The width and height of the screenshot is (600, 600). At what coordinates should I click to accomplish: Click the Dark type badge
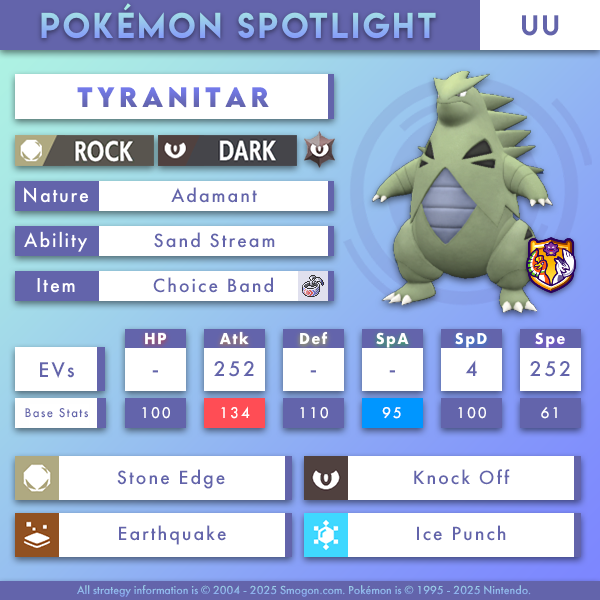(228, 151)
